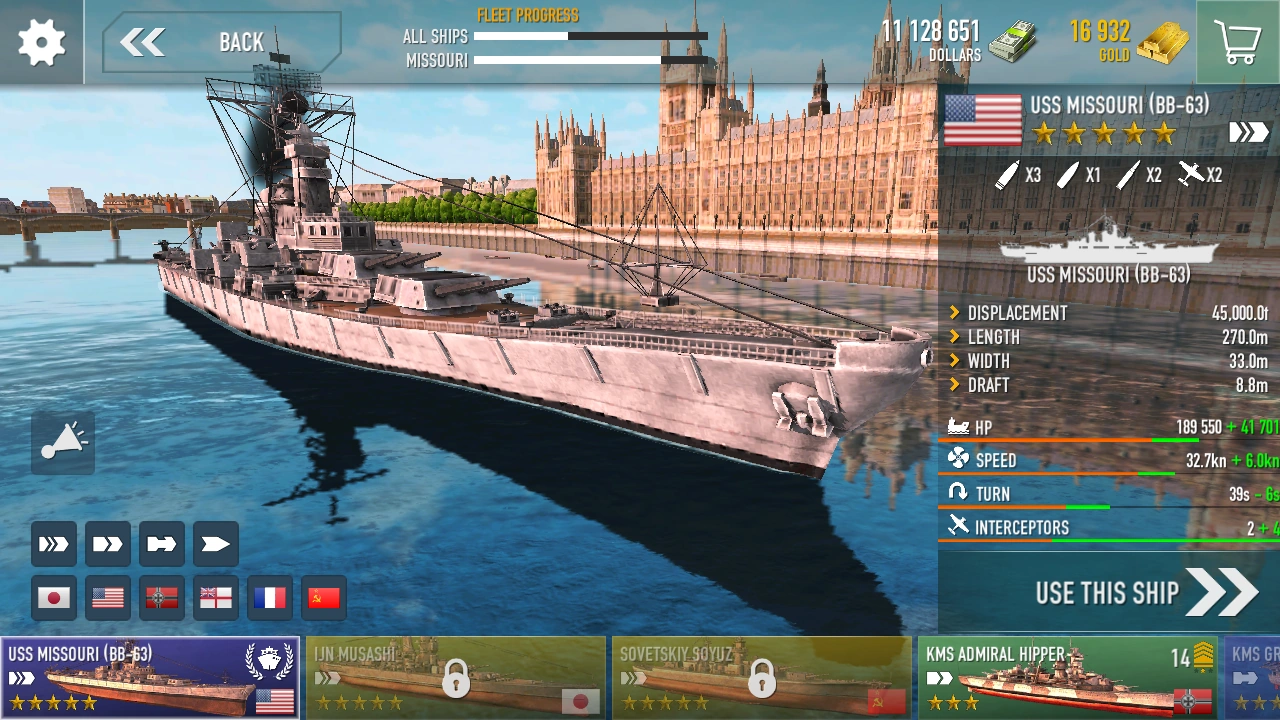Open the horn customization icon

click(x=62, y=443)
